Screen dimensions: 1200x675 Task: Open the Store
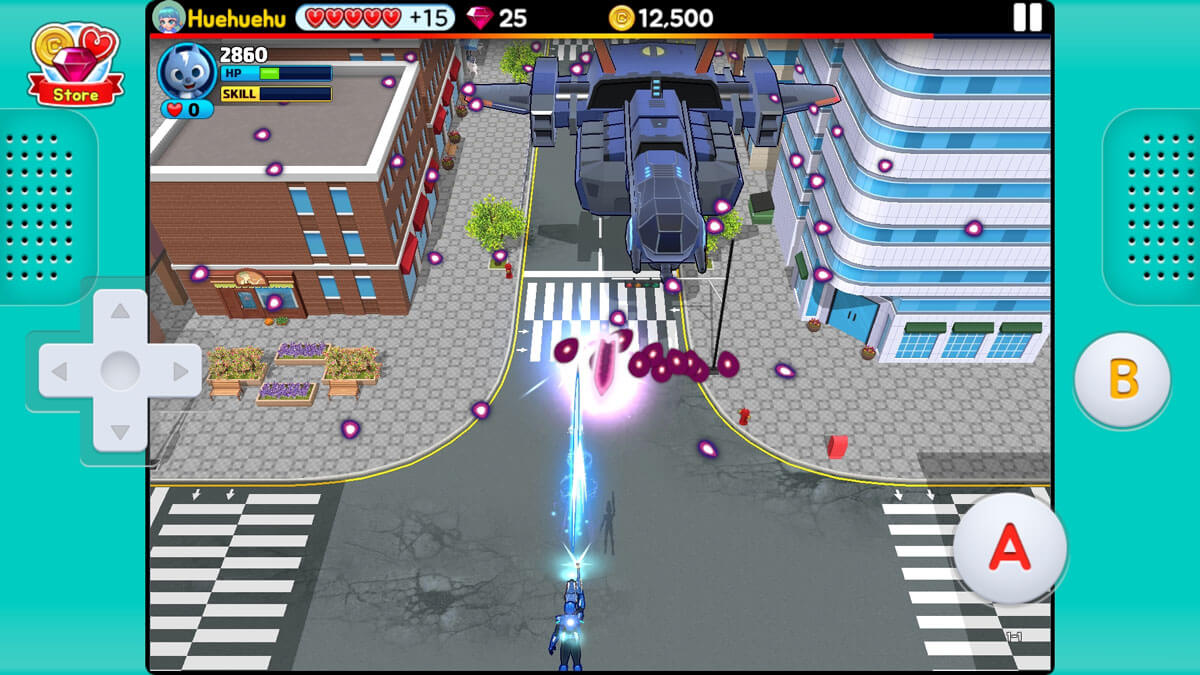click(76, 64)
